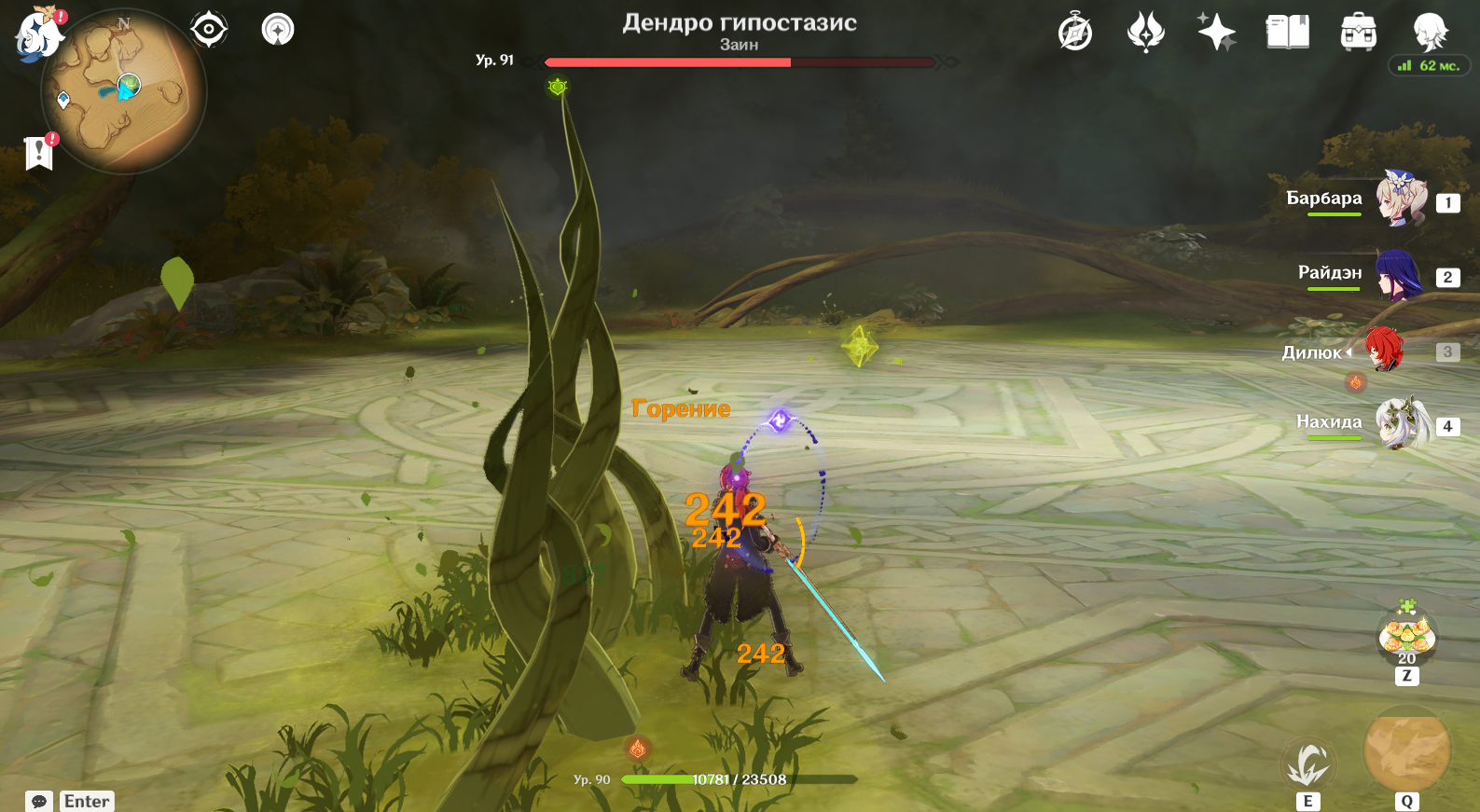
Task: Open the Paimon menu icon
Action: (x=37, y=34)
